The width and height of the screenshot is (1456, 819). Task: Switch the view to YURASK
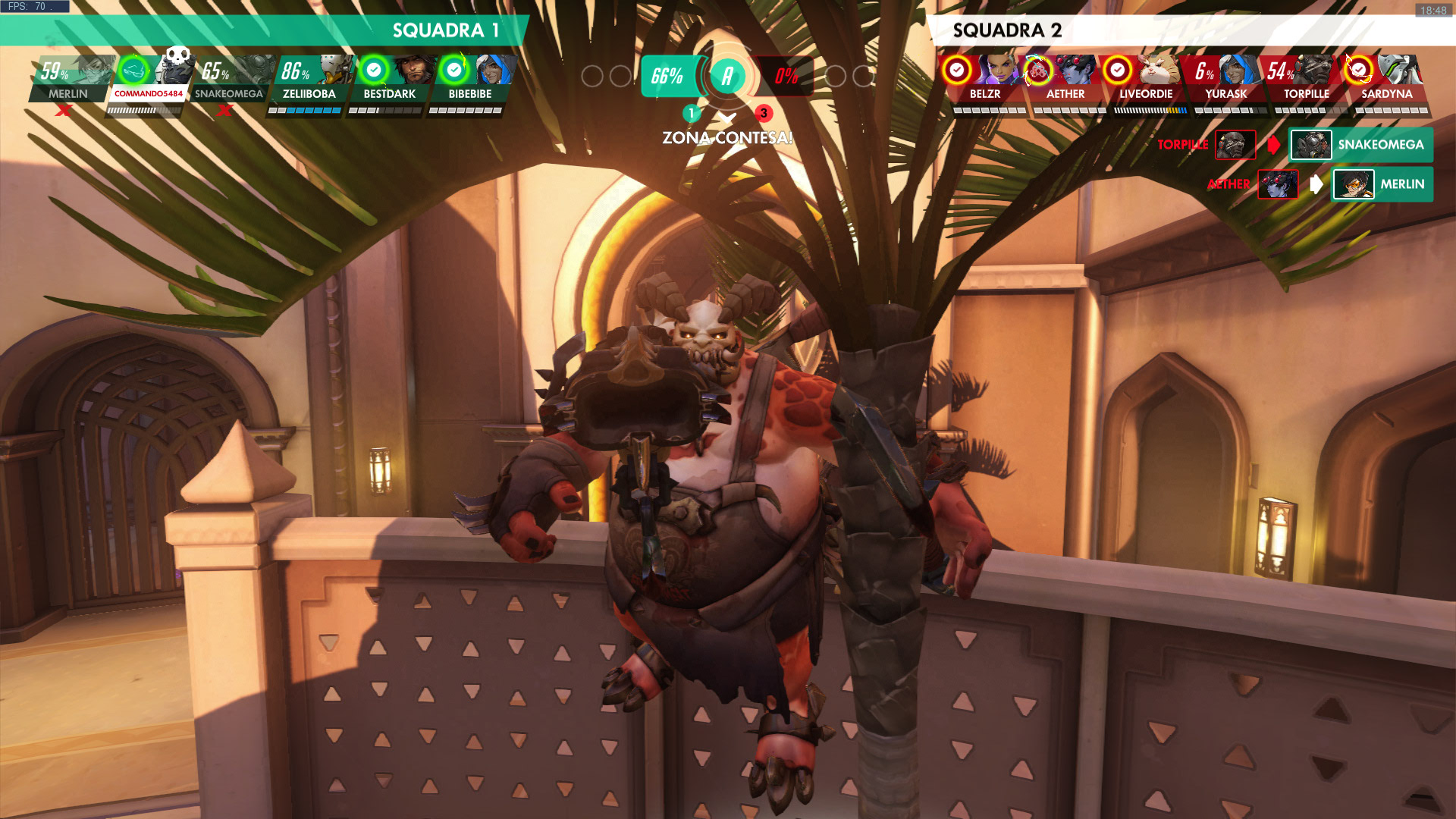click(x=1225, y=78)
